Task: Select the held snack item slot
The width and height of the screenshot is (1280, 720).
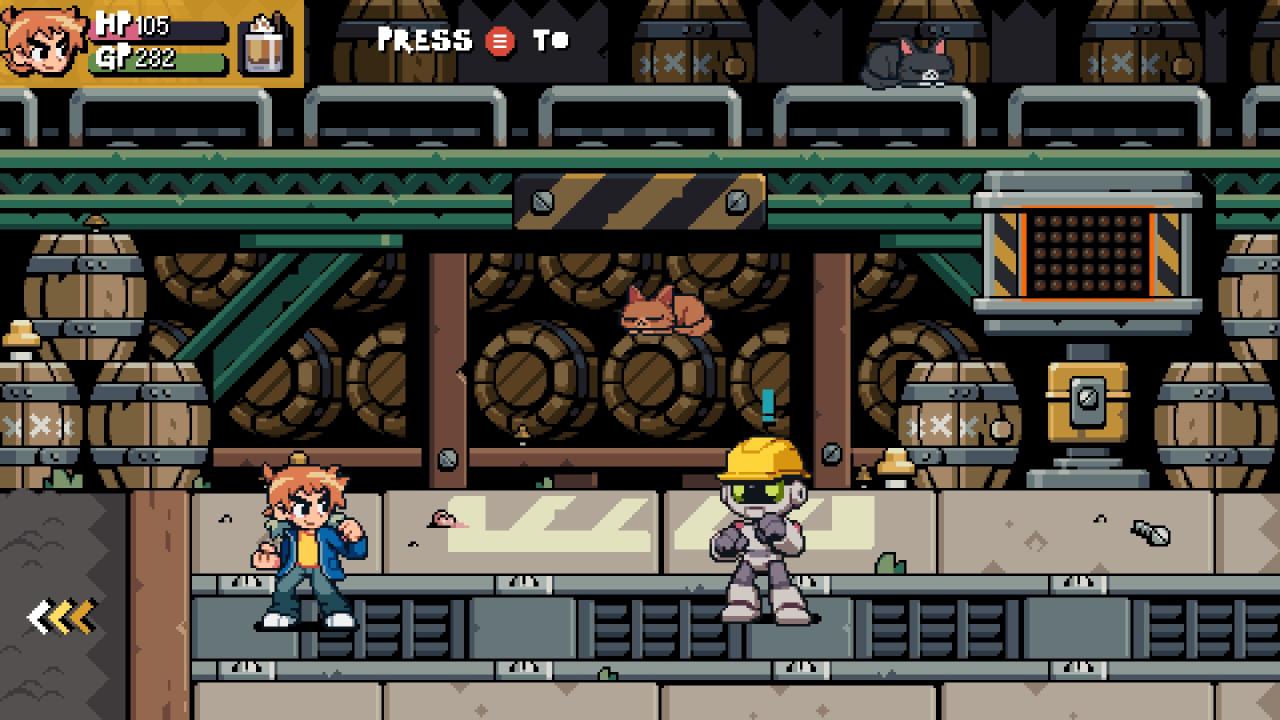Action: pyautogui.click(x=266, y=44)
